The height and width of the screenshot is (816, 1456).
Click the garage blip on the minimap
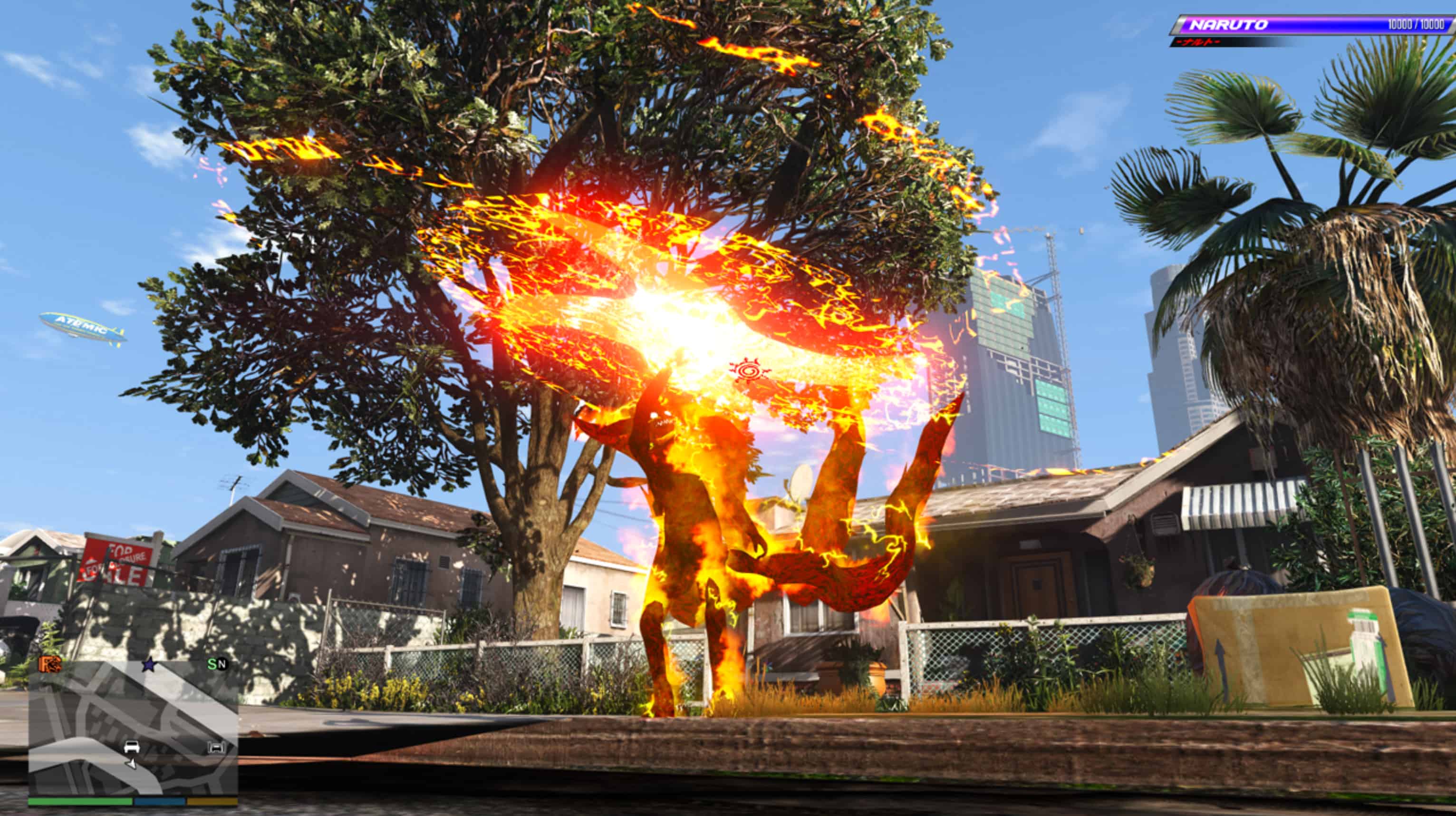[x=216, y=748]
